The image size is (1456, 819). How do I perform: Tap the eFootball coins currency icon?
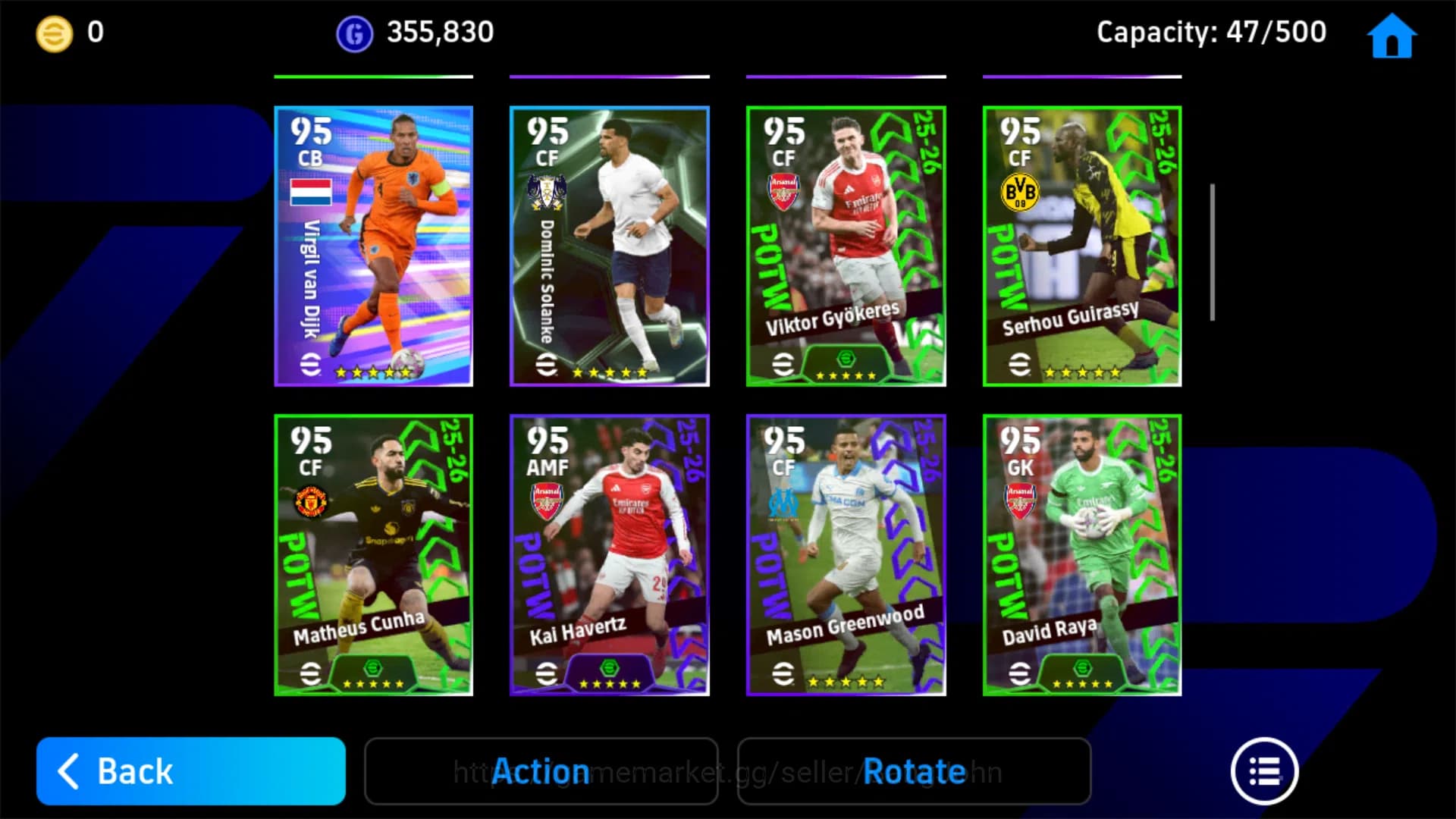pyautogui.click(x=52, y=32)
